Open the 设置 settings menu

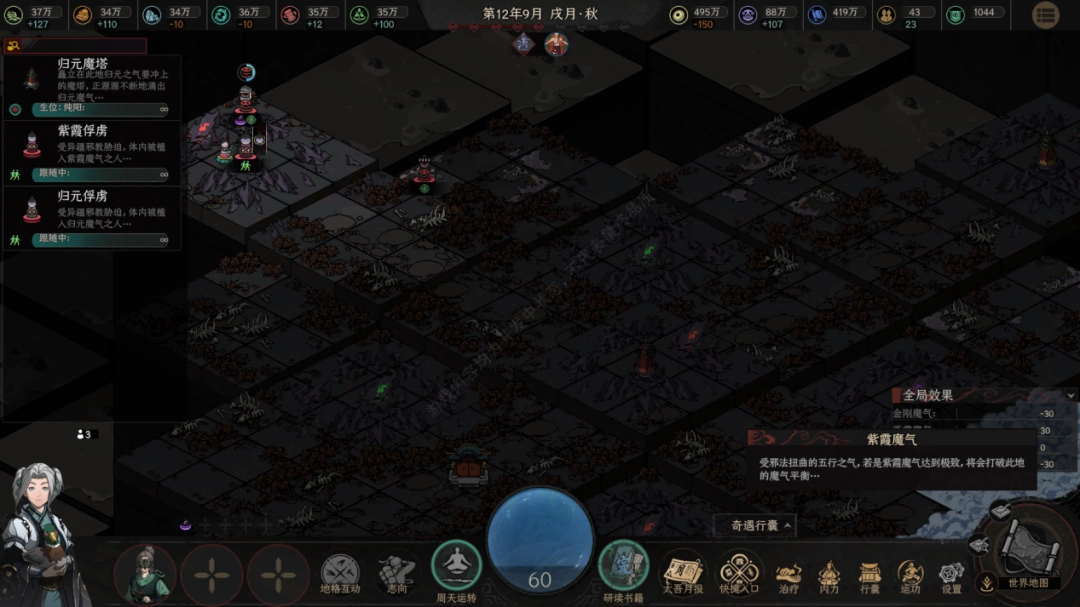[951, 577]
